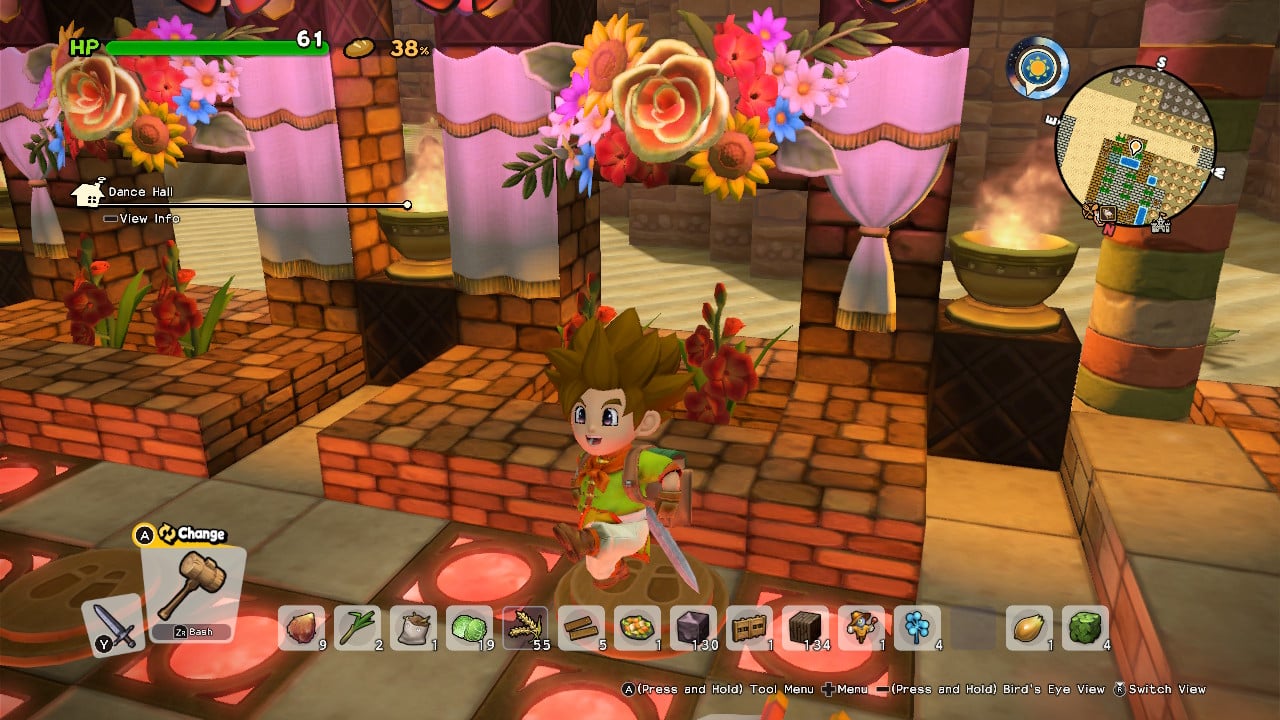This screenshot has height=720, width=1280.
Task: Choose the wooden planks hotbar slot
Action: click(582, 628)
